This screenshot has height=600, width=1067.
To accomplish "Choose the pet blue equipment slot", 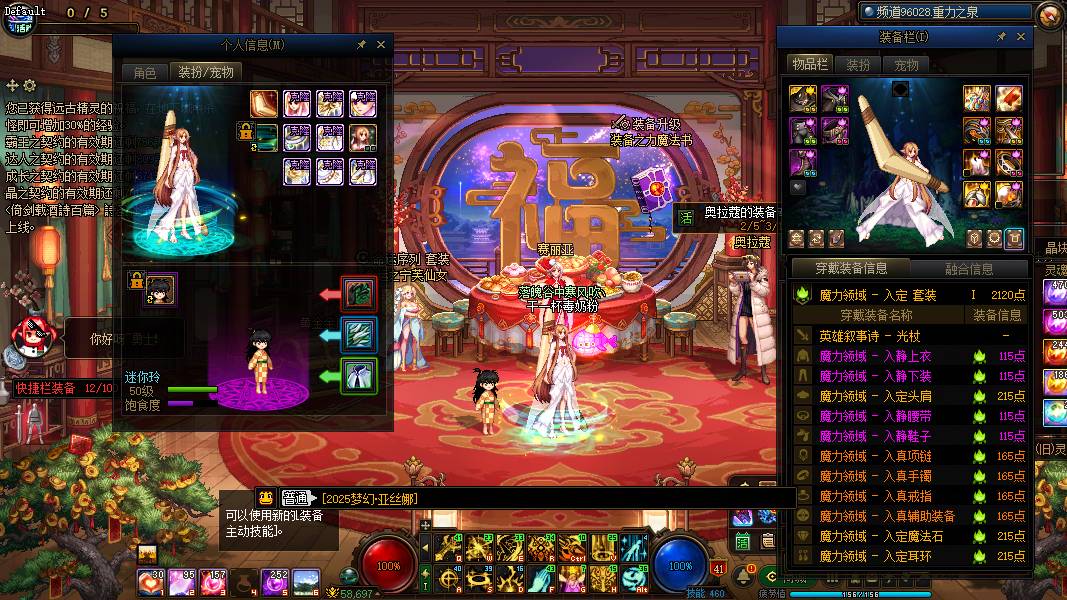I will 359,335.
